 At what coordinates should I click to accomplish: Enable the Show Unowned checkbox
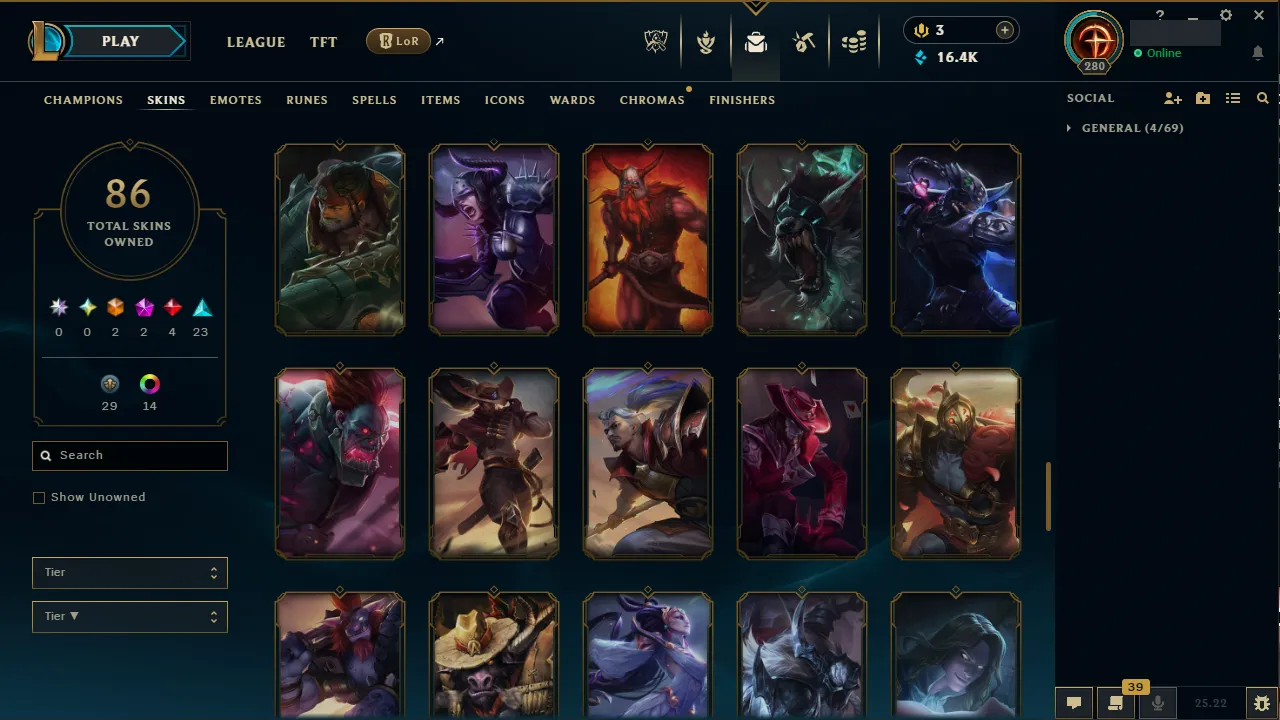(x=39, y=497)
